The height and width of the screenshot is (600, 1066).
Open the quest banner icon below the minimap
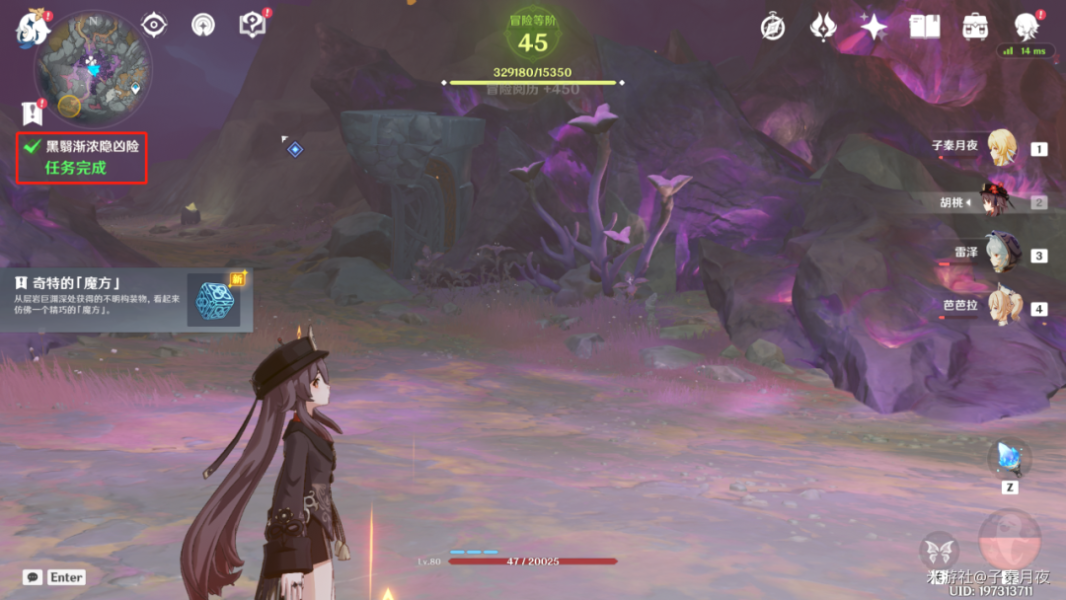[32, 113]
